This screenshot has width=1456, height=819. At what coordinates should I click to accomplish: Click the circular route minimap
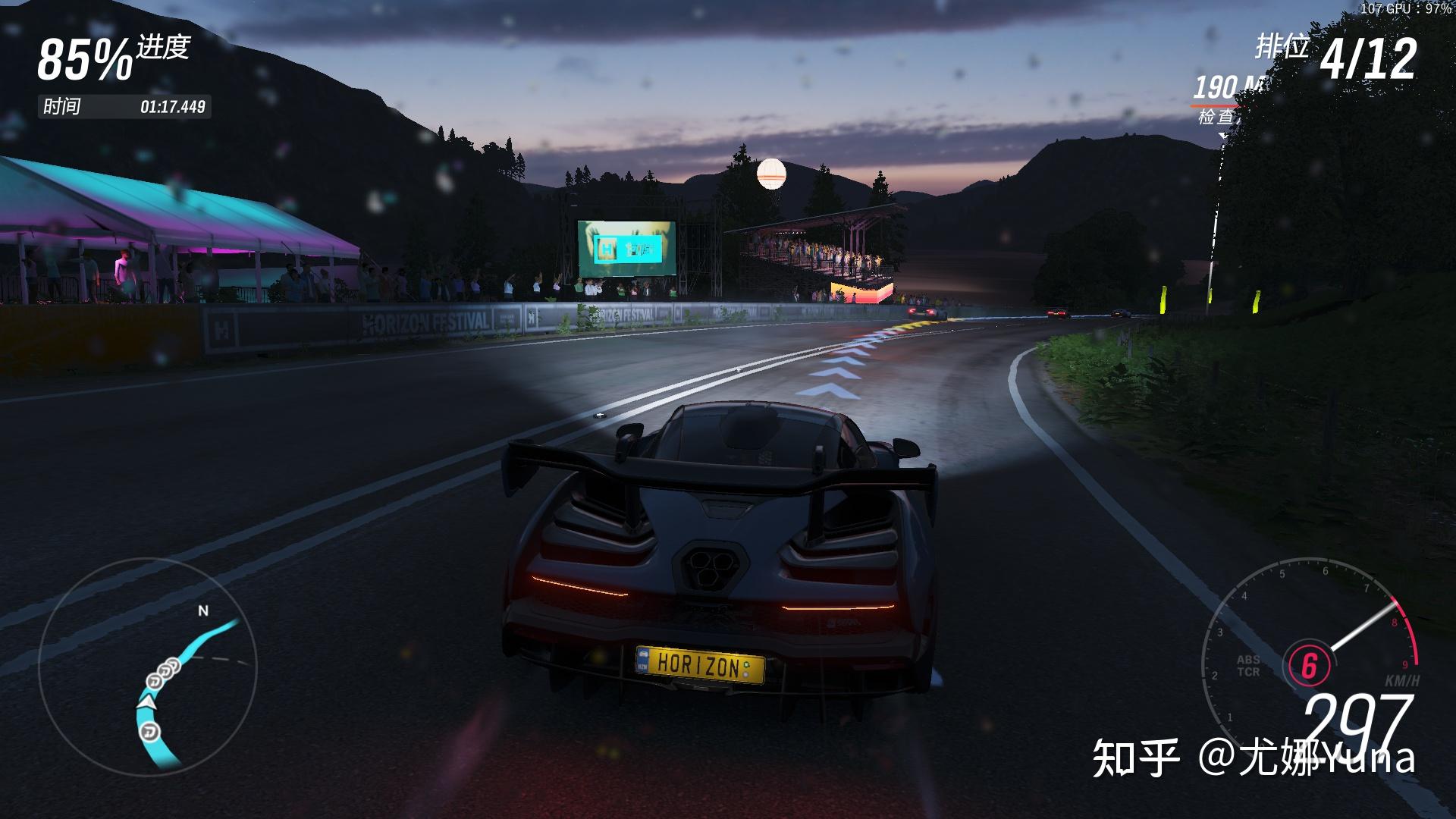[x=148, y=667]
